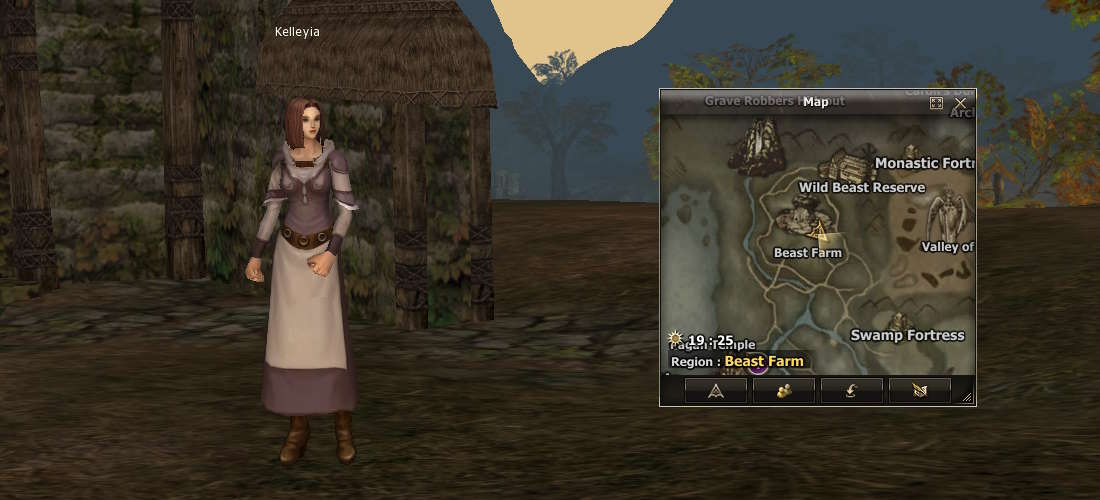Close the Map window
1100x500 pixels.
(960, 103)
